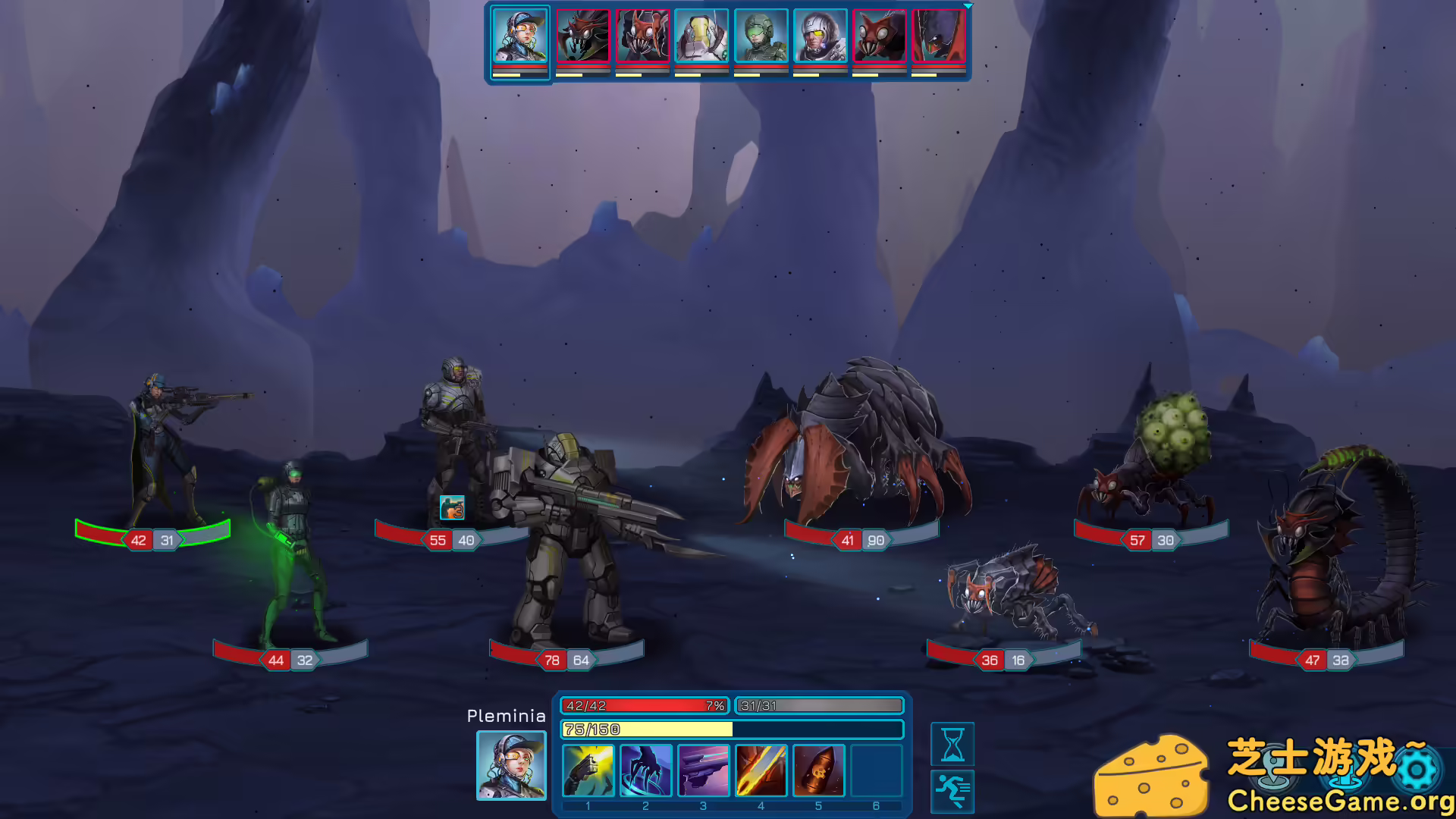Screen dimensions: 1456x819
Task: Activate the pistol muzzle-flash ability in slot 1
Action: coord(588,770)
